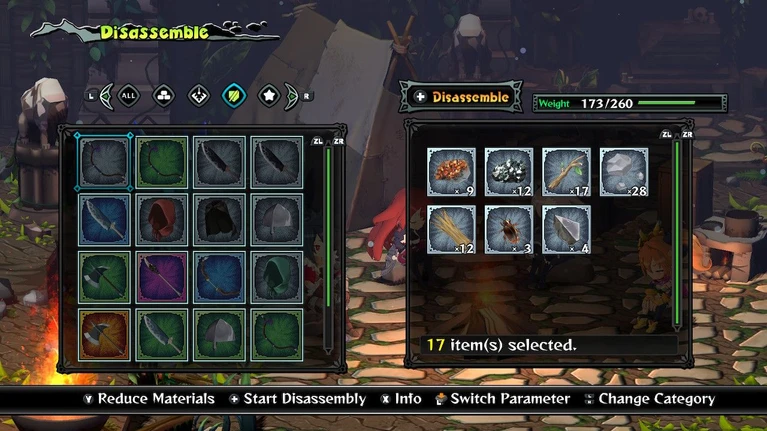The width and height of the screenshot is (767, 431).
Task: Choose the spear on purple background
Action: [x=162, y=276]
